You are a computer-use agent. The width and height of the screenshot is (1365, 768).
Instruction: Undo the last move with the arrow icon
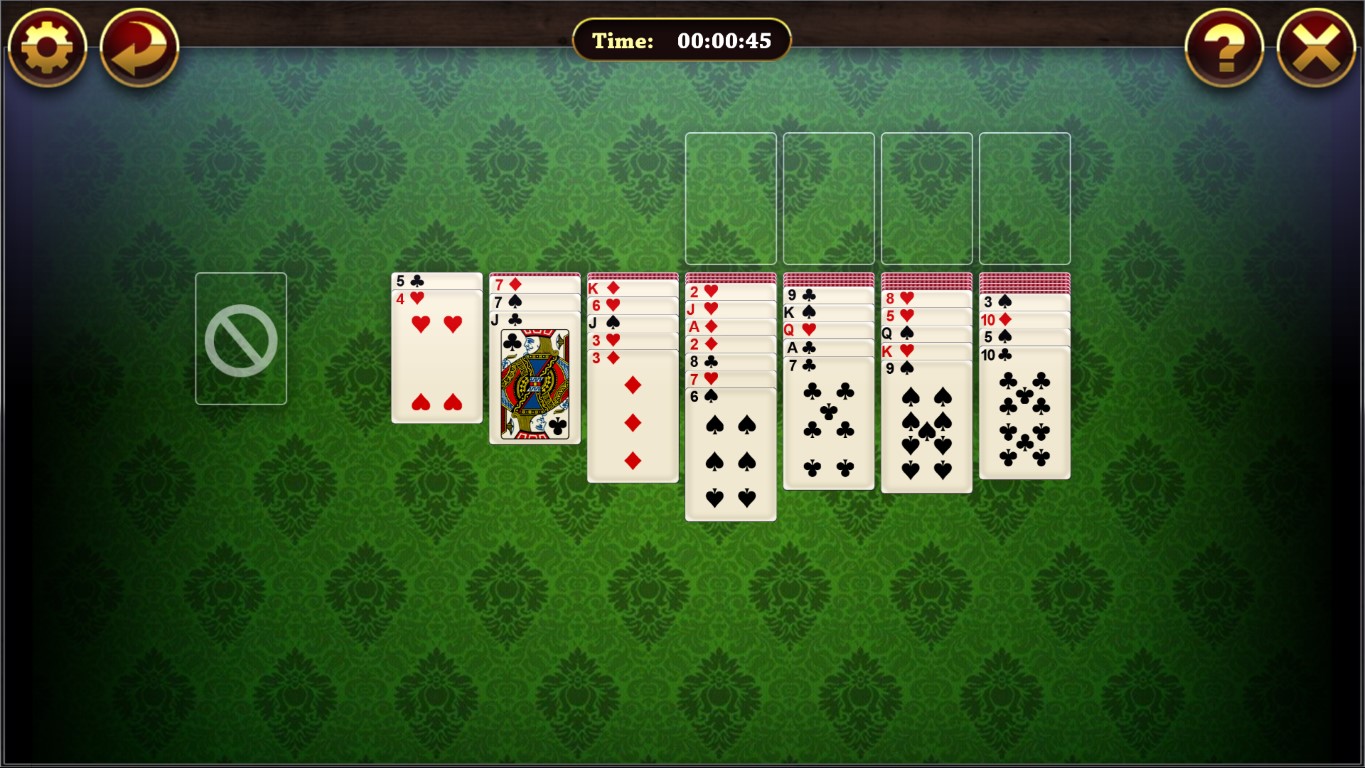pos(140,47)
